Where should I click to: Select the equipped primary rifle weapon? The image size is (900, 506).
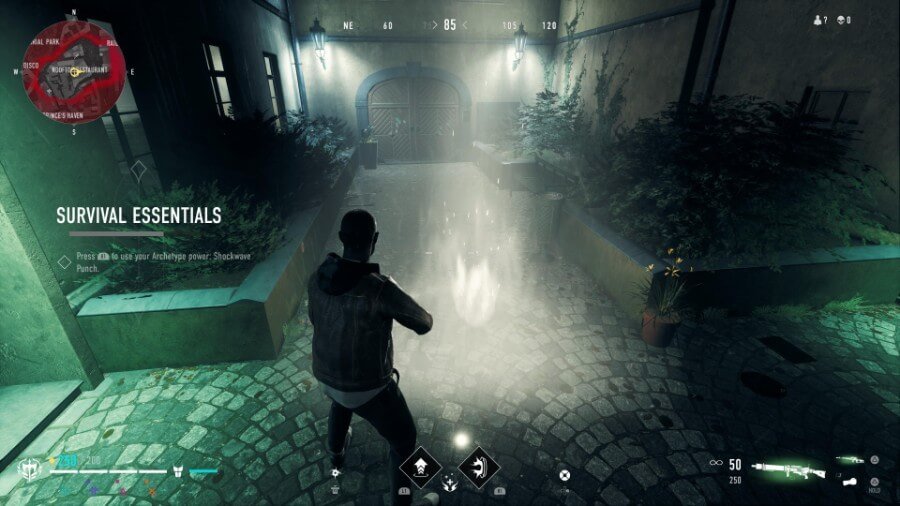pyautogui.click(x=787, y=466)
